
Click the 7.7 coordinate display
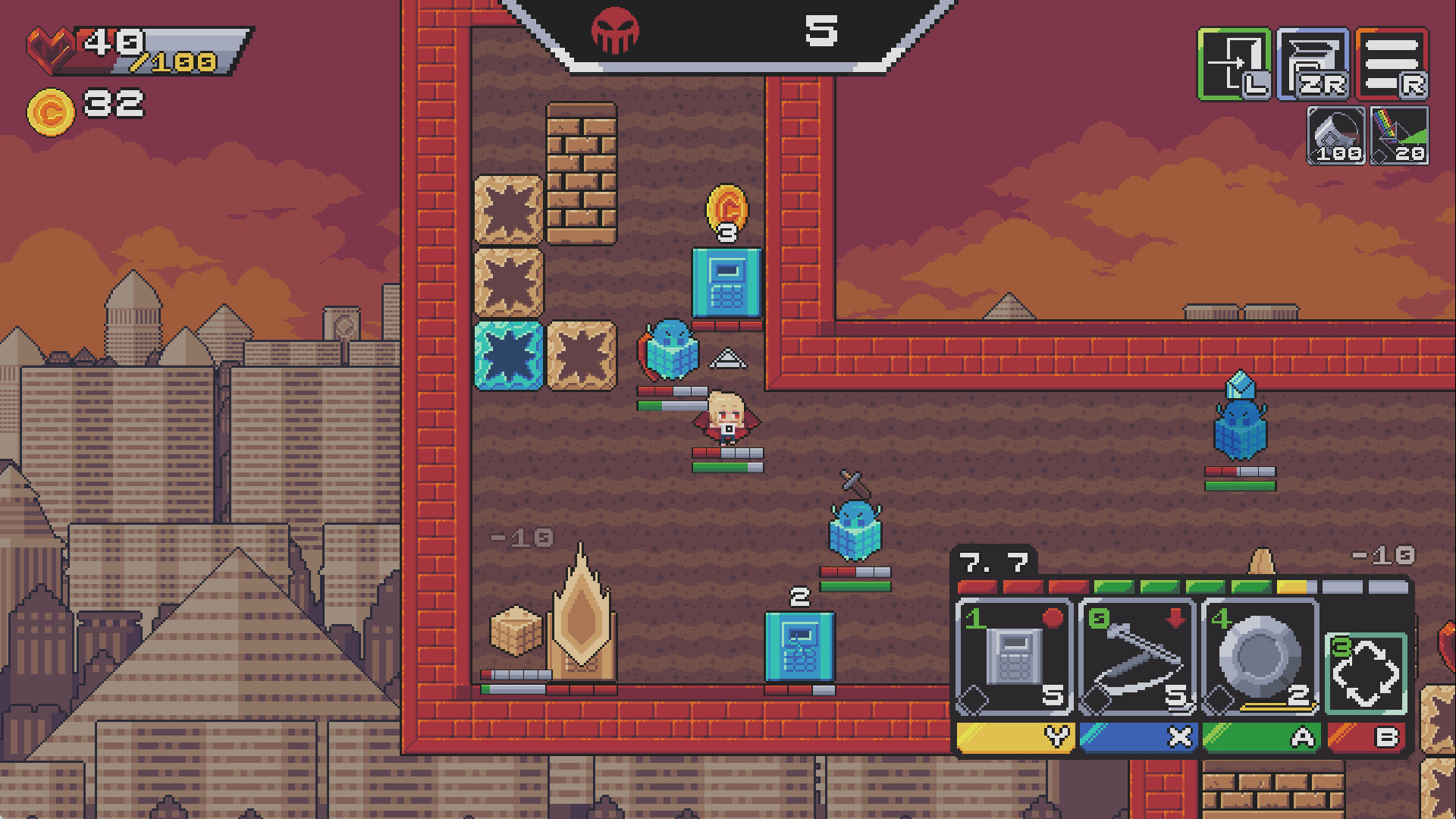tap(993, 563)
